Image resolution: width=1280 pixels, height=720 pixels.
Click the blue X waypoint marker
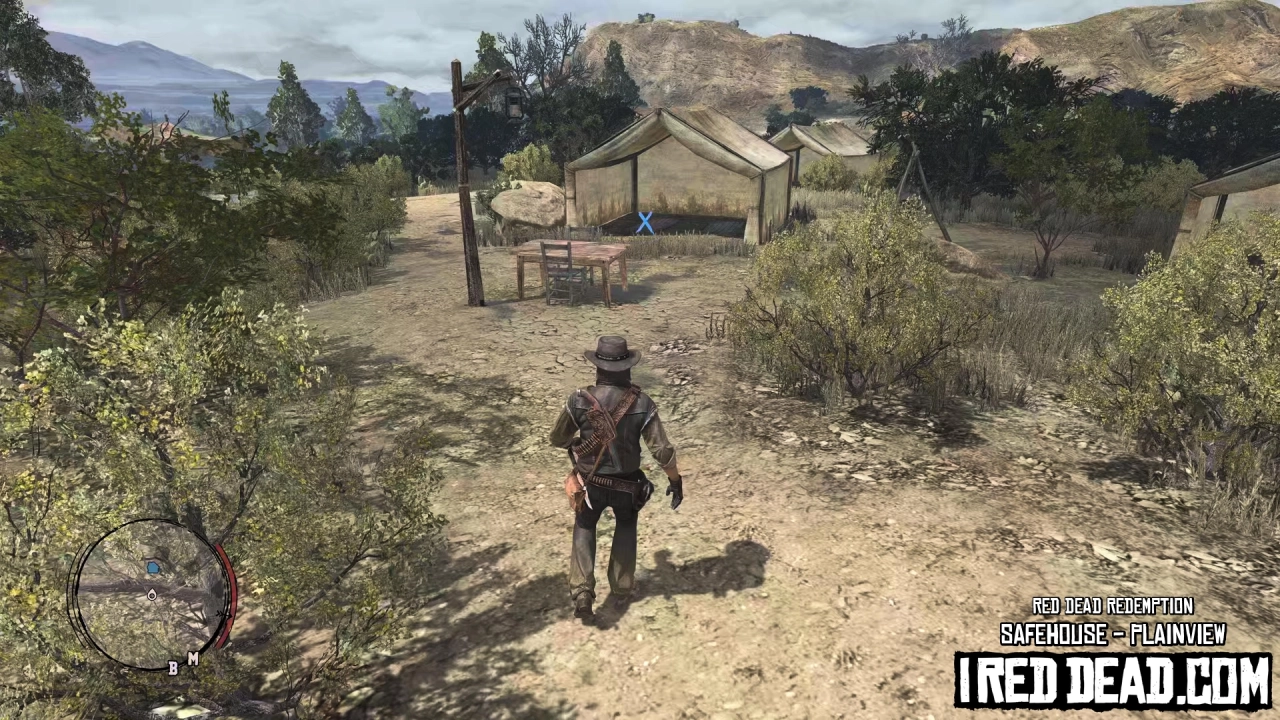(x=645, y=223)
